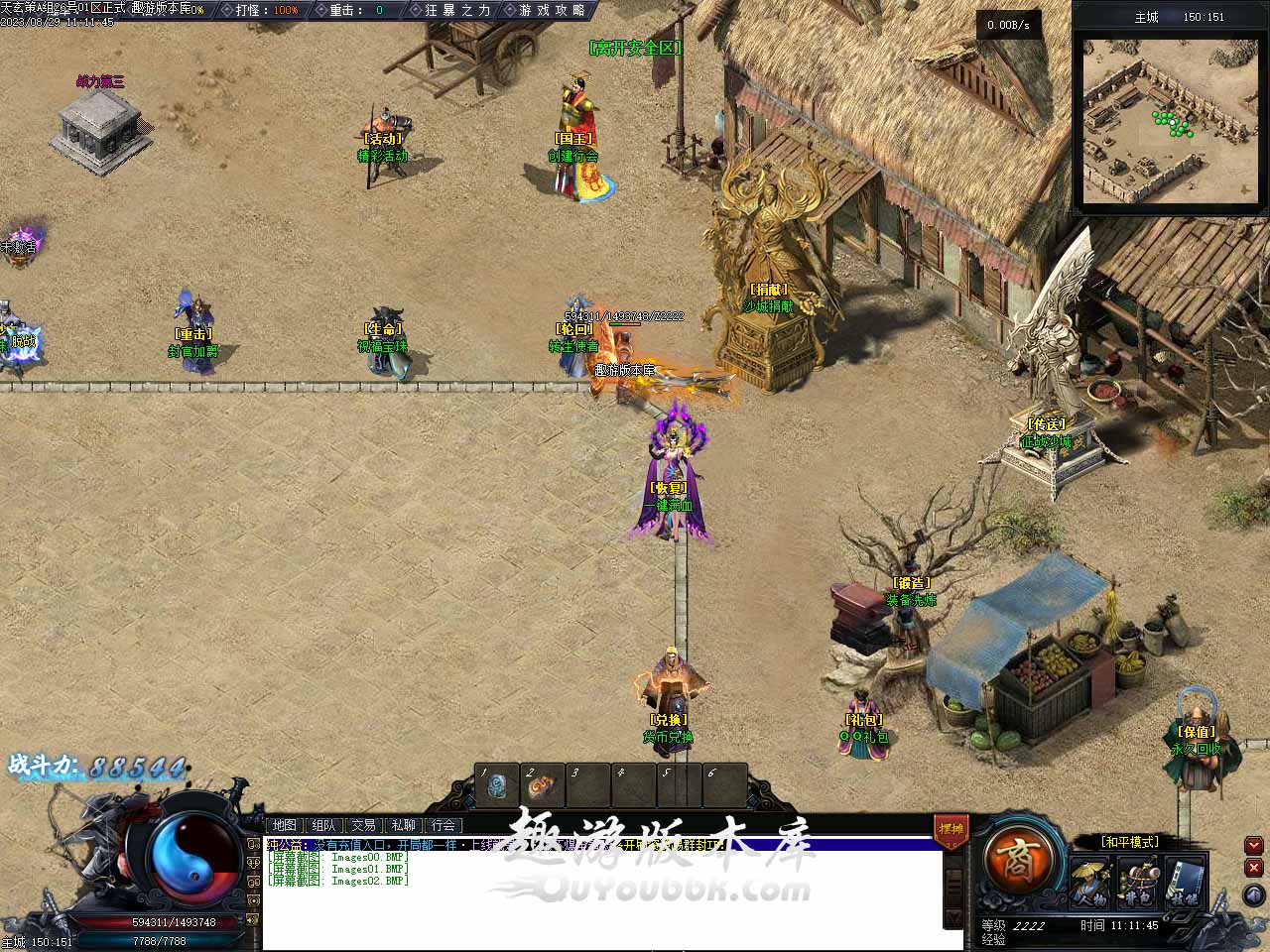This screenshot has width=1270, height=952.
Task: Open the 人物 character panel
Action: 1089,882
